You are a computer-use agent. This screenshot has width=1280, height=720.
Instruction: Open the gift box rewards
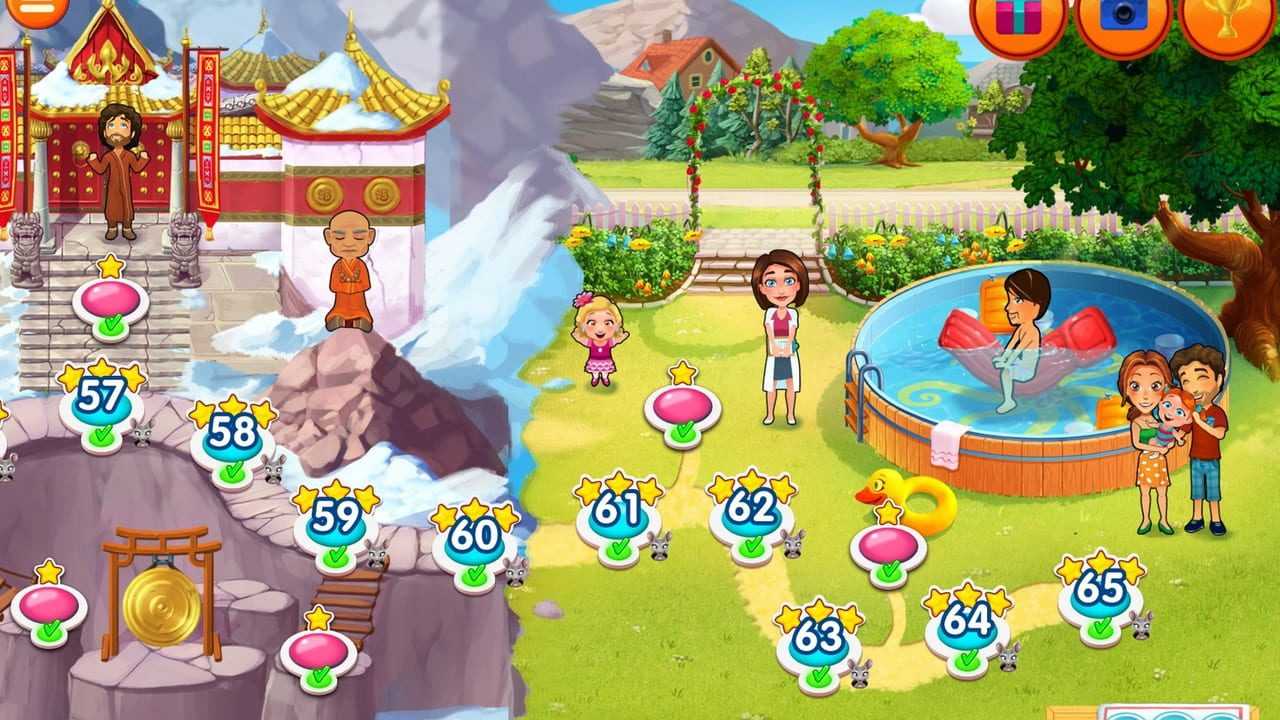[1017, 17]
